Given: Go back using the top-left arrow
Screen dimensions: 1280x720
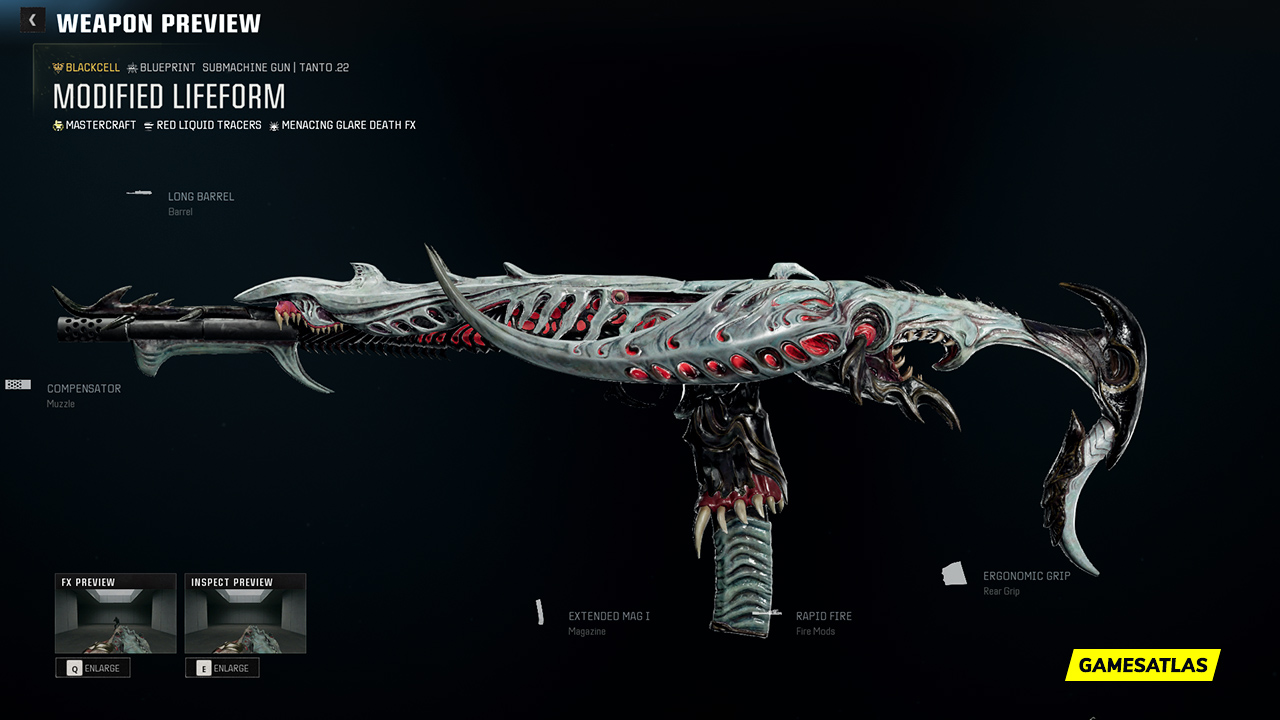Looking at the screenshot, I should click(x=32, y=20).
